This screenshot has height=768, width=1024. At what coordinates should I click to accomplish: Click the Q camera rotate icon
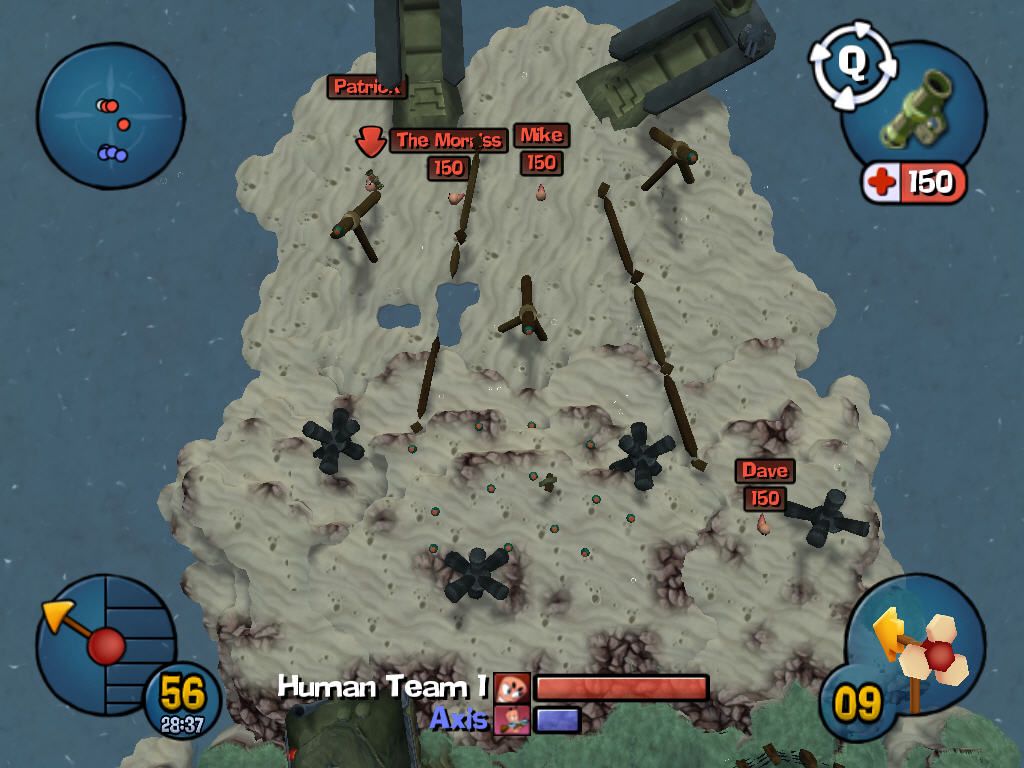(x=850, y=64)
